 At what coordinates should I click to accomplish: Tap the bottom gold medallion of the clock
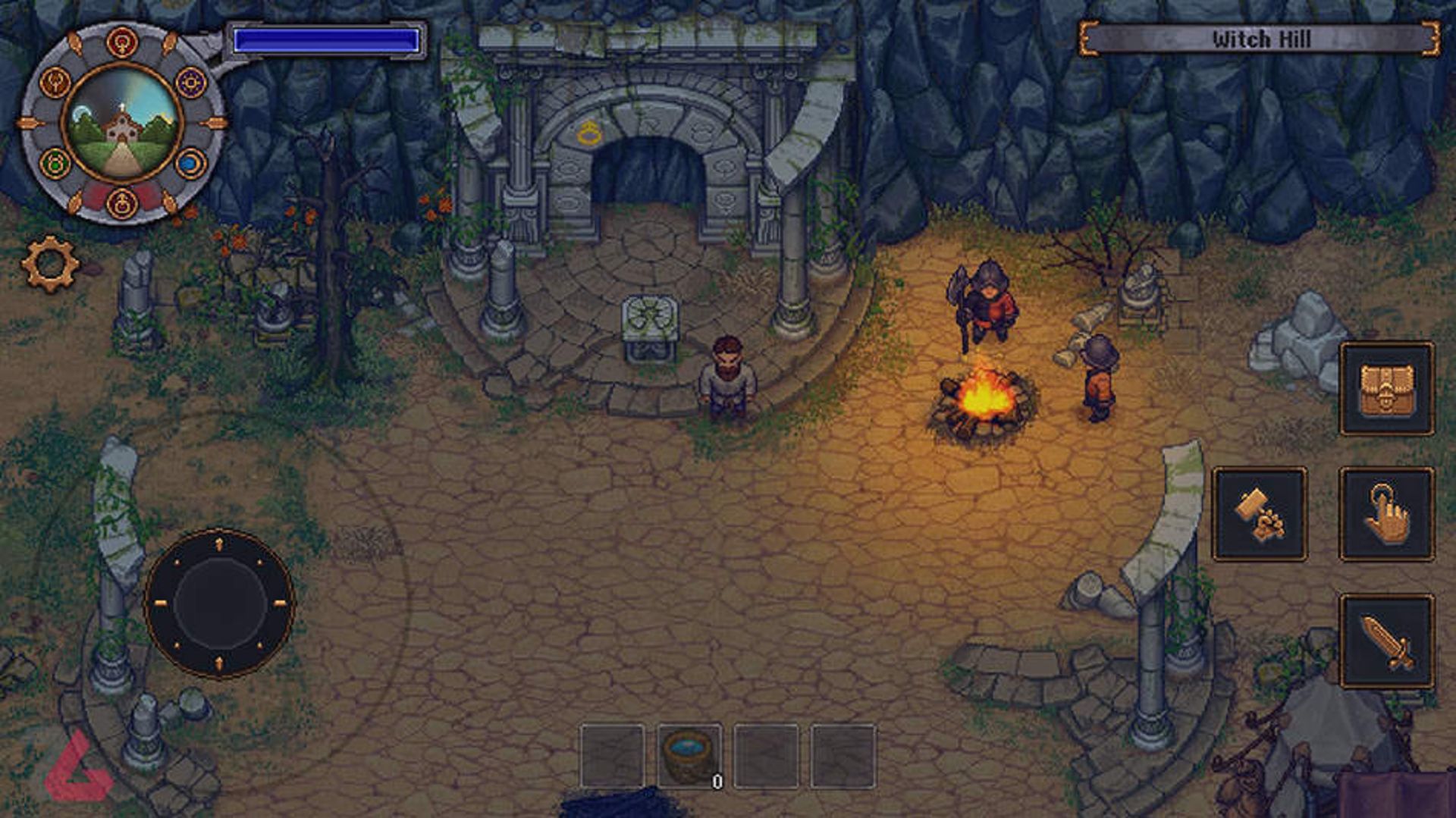pyautogui.click(x=123, y=202)
